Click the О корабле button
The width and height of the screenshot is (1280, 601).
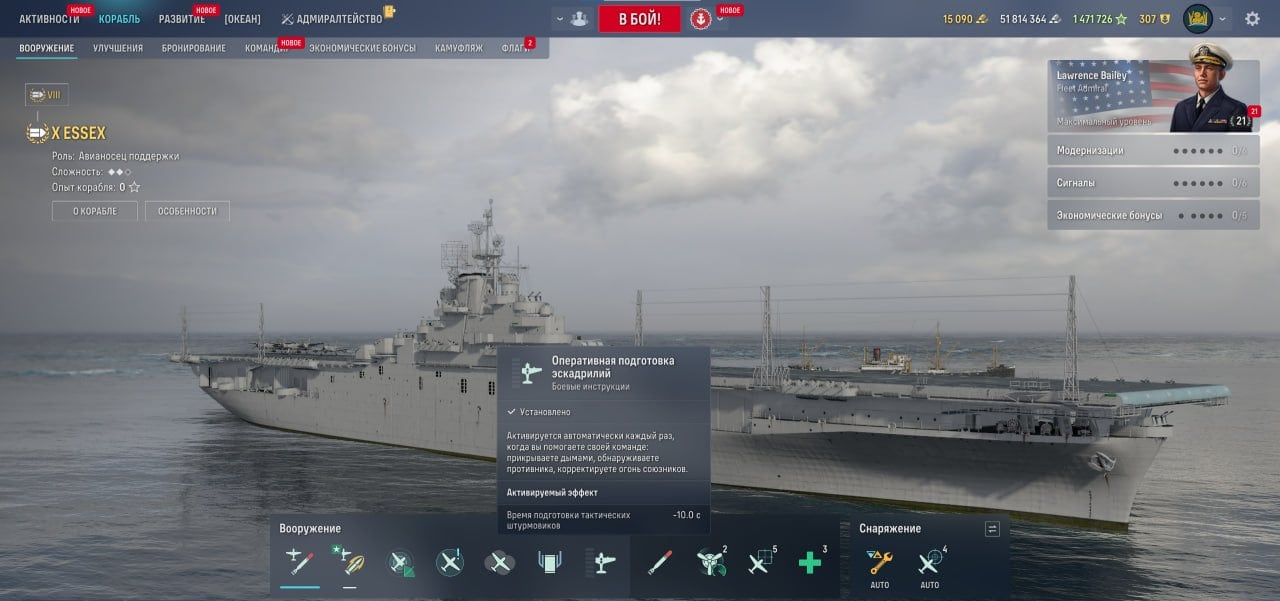[x=94, y=211]
